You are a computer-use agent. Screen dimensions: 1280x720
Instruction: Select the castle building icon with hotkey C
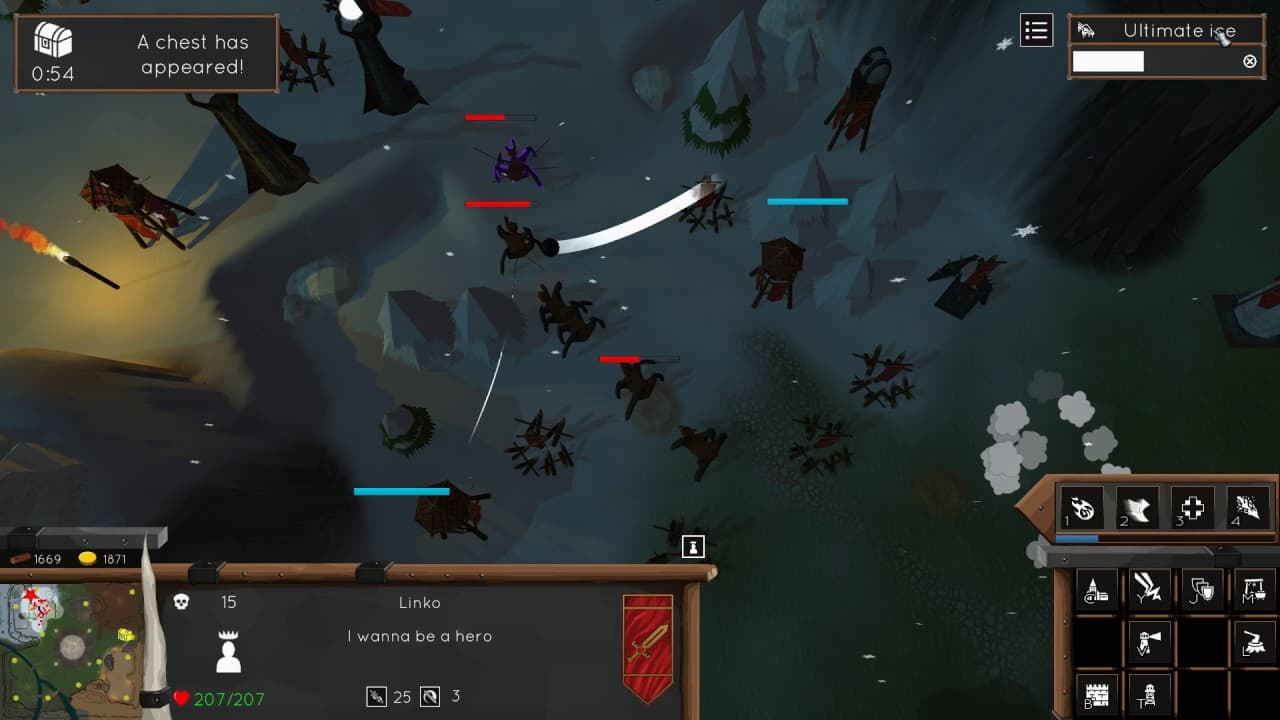[x=1097, y=589]
